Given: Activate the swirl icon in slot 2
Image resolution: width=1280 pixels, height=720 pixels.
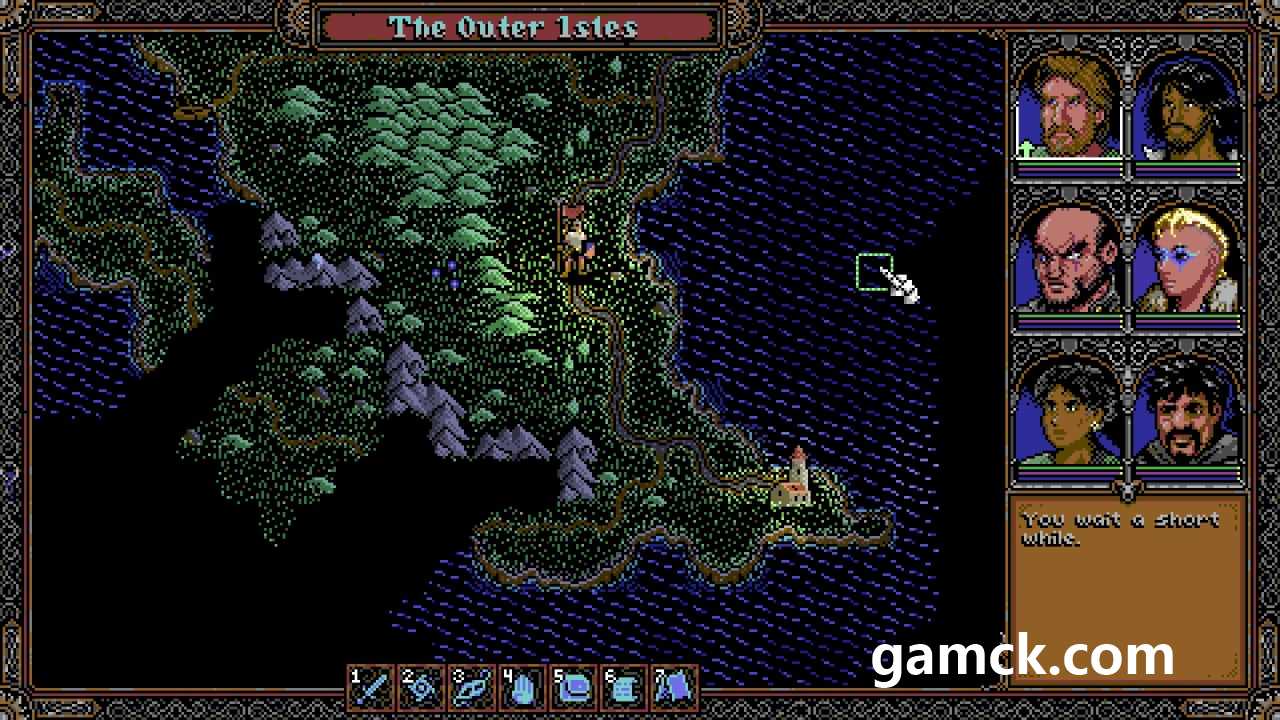Looking at the screenshot, I should 423,688.
